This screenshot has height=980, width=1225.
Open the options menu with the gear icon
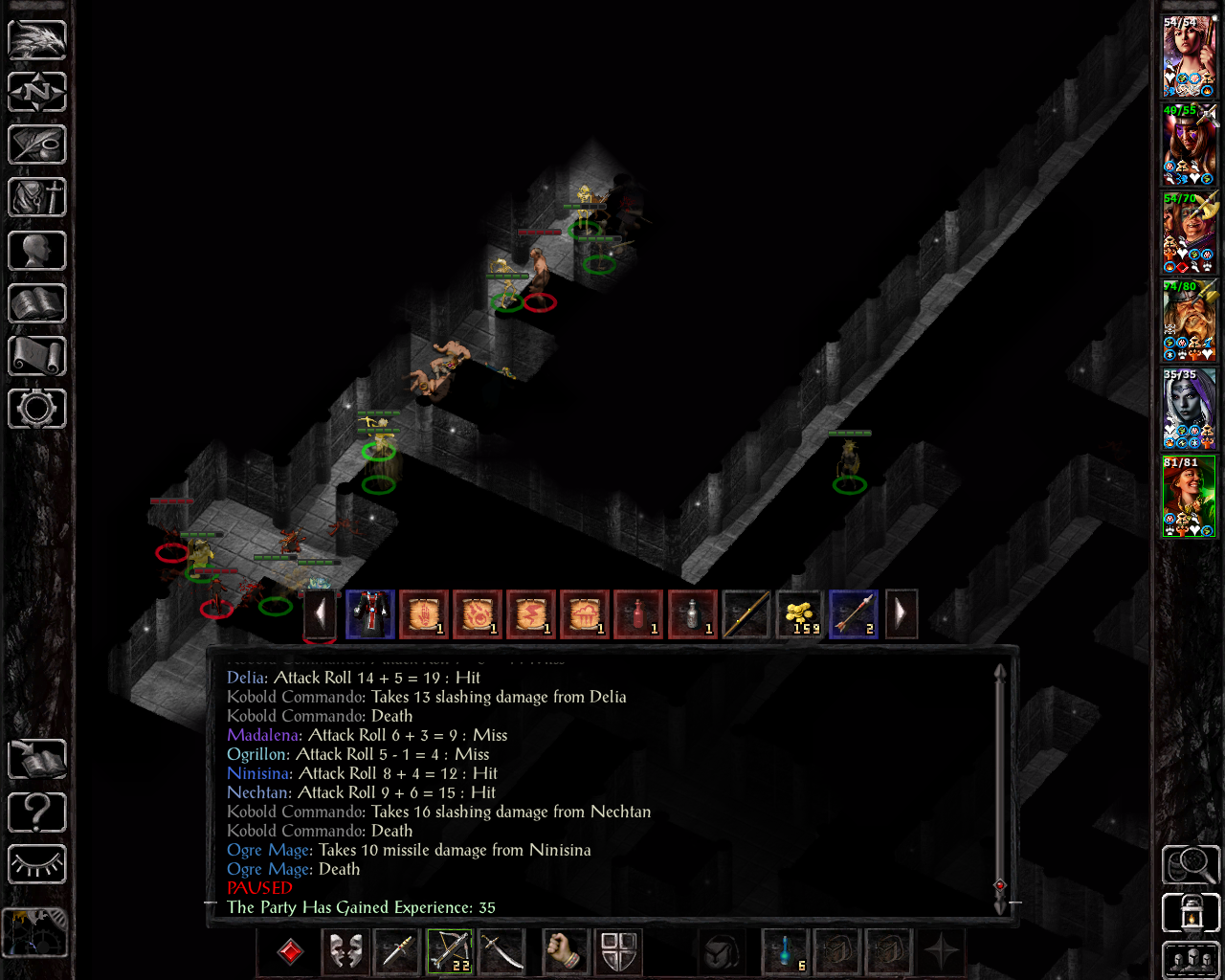point(37,409)
